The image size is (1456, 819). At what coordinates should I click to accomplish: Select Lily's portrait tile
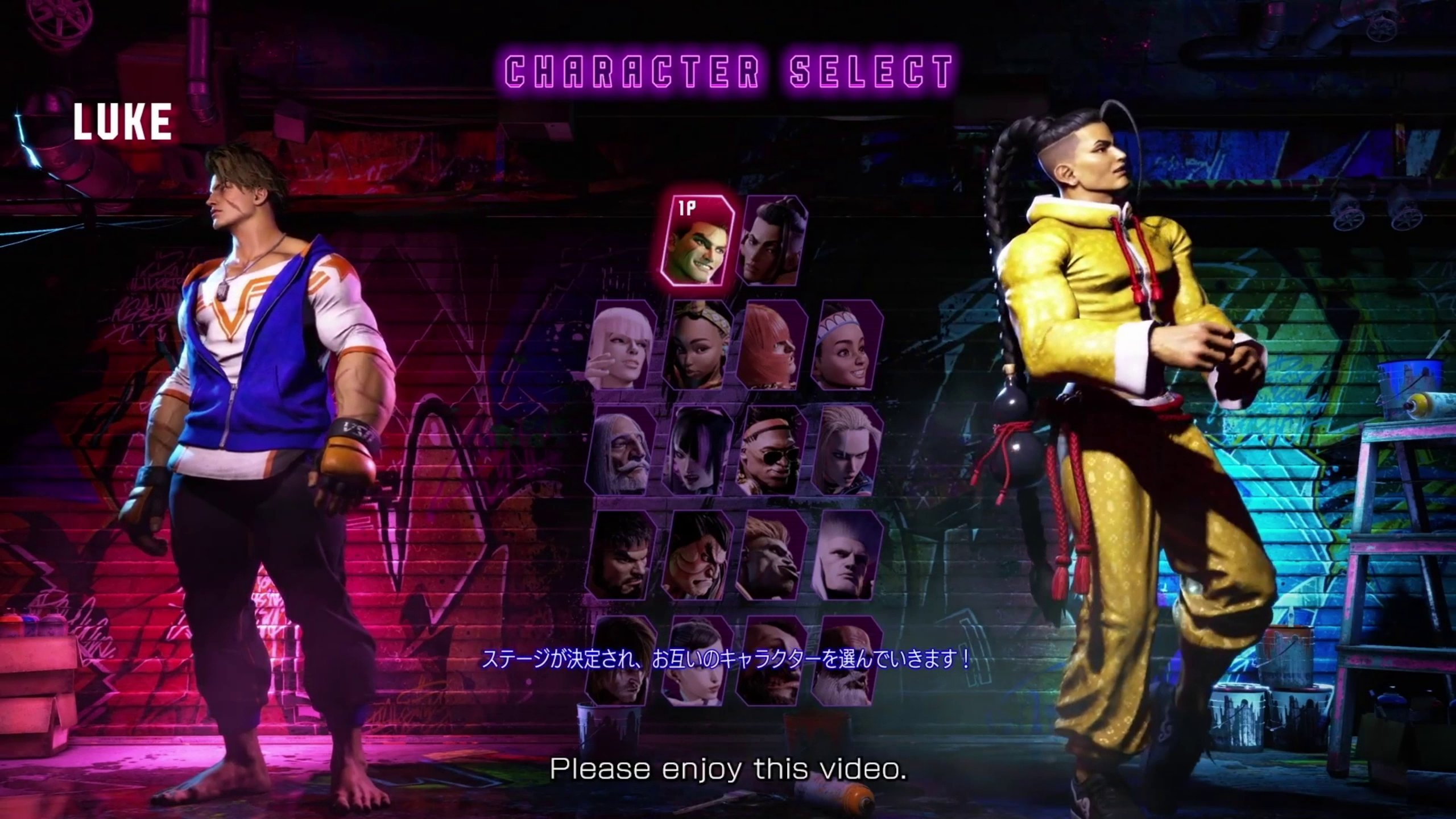click(847, 345)
